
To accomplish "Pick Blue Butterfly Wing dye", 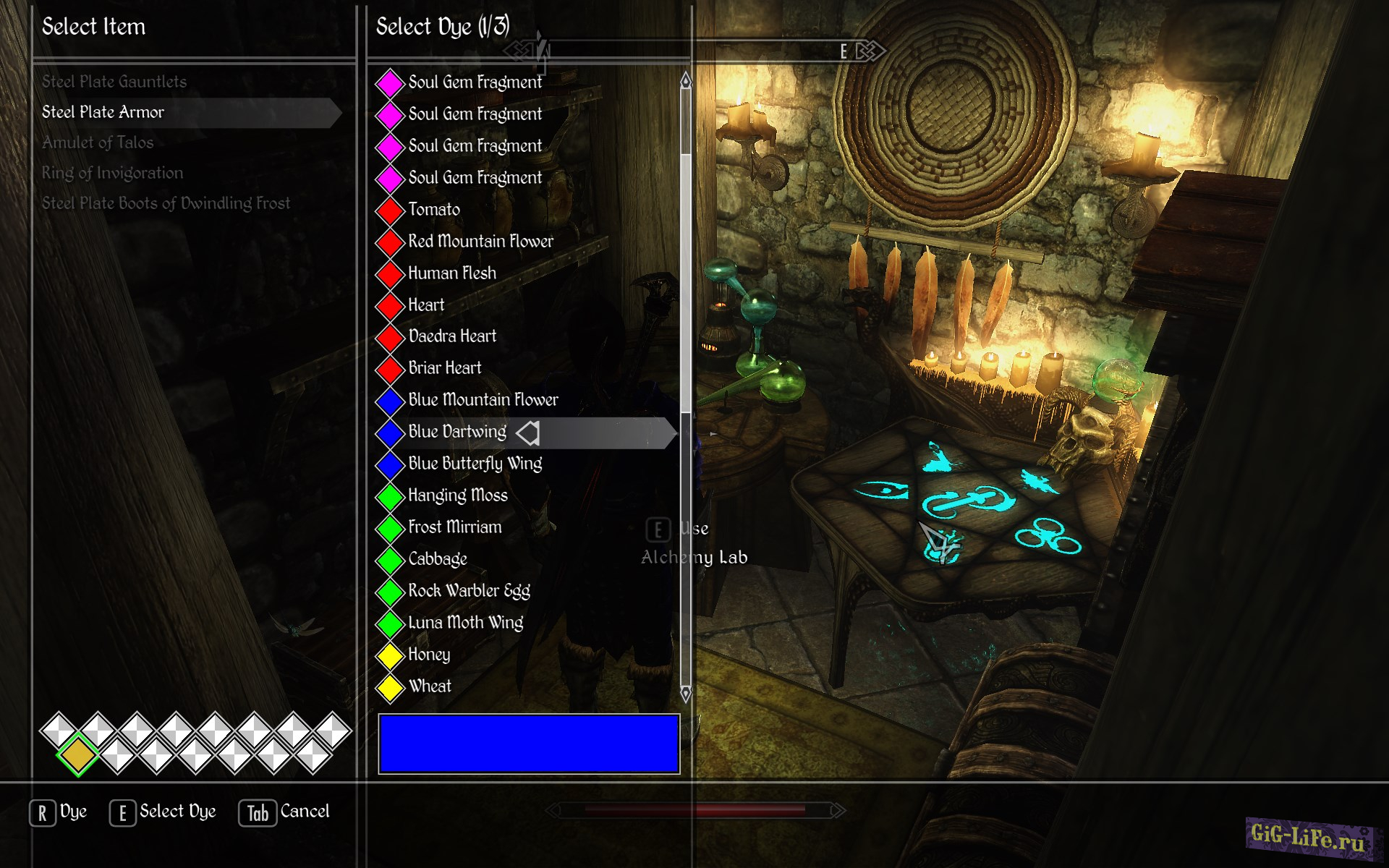I will coord(475,464).
